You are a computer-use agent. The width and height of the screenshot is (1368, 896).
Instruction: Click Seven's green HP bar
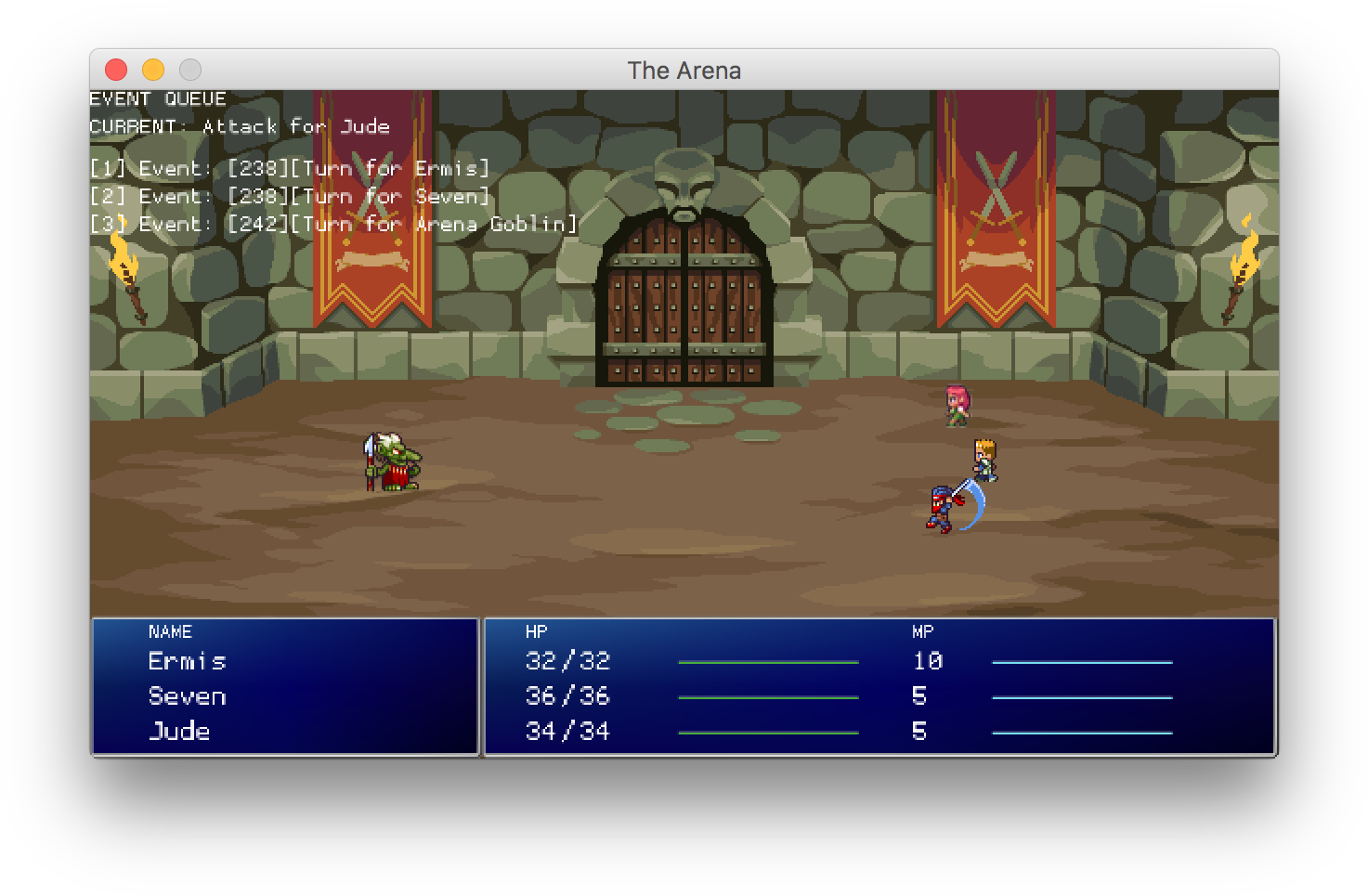pyautogui.click(x=768, y=695)
